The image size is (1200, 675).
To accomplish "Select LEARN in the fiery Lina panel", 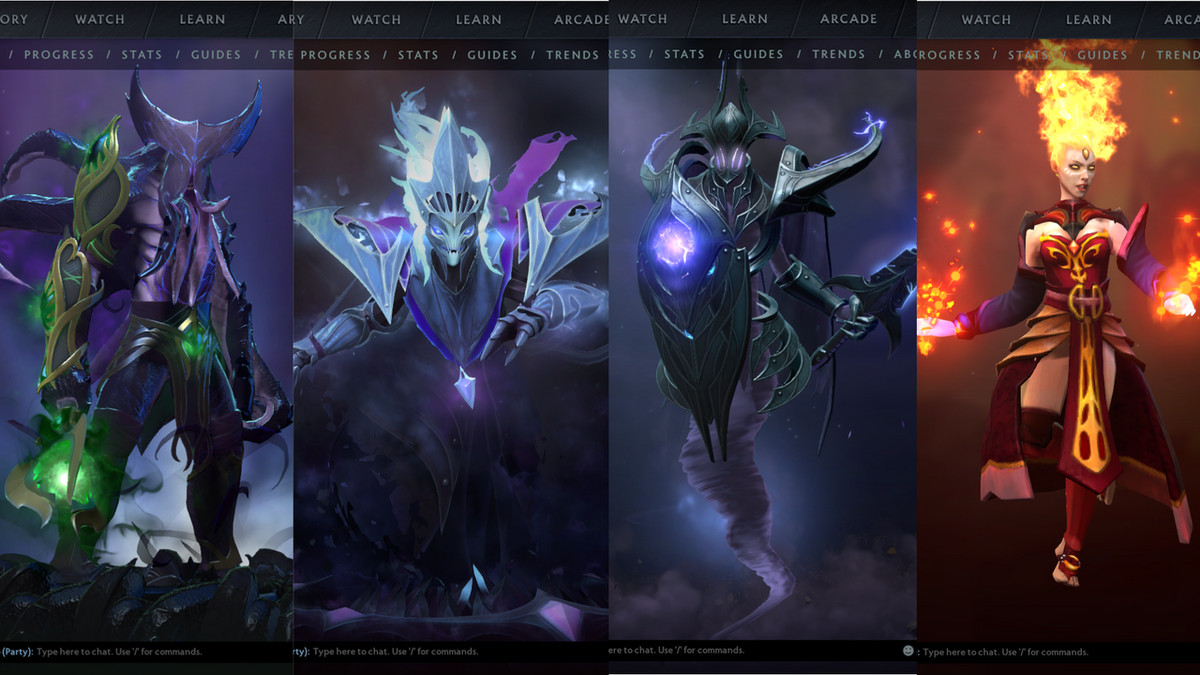I will tap(1089, 19).
